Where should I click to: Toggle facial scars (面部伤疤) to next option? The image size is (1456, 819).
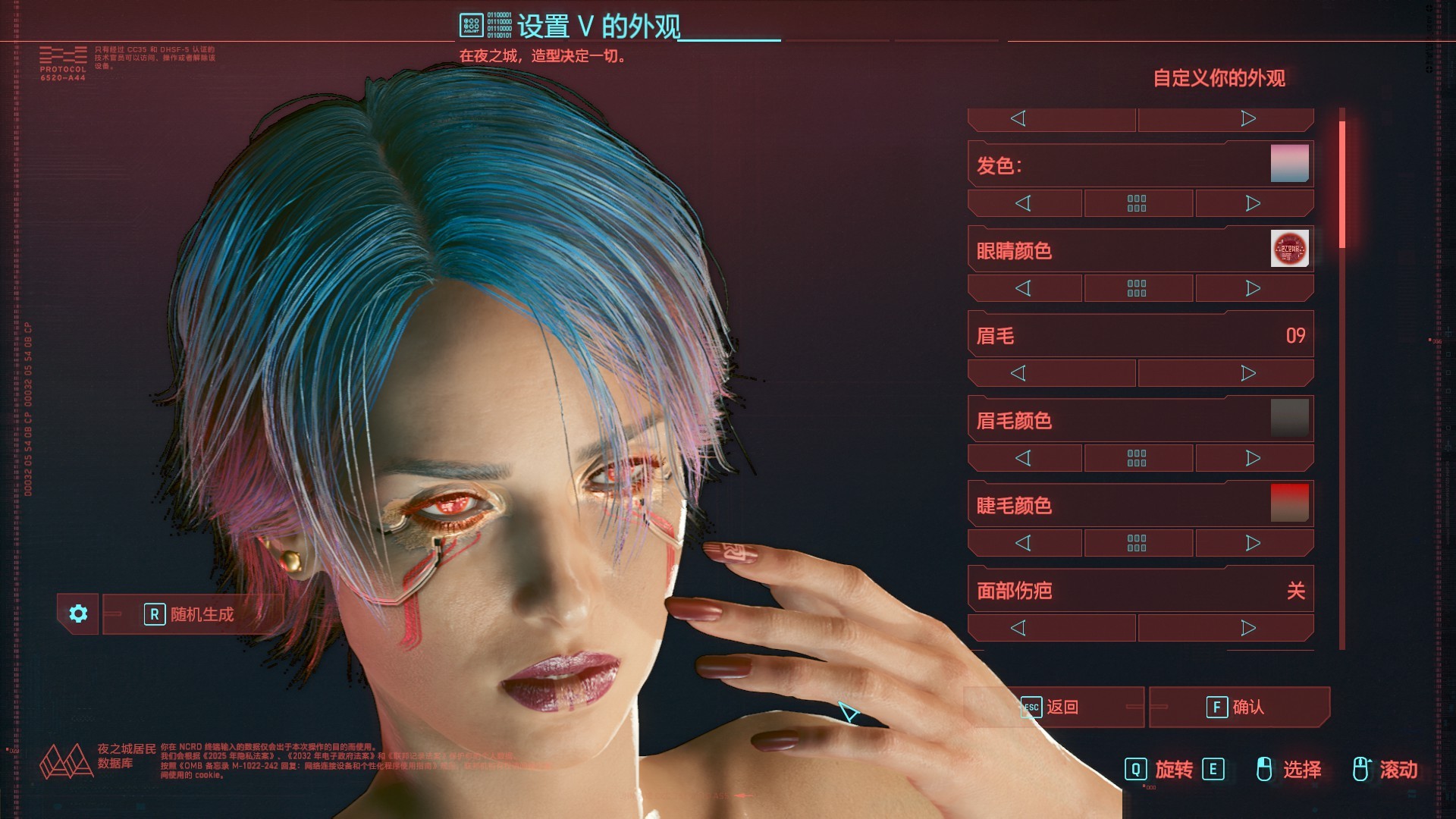click(x=1248, y=628)
